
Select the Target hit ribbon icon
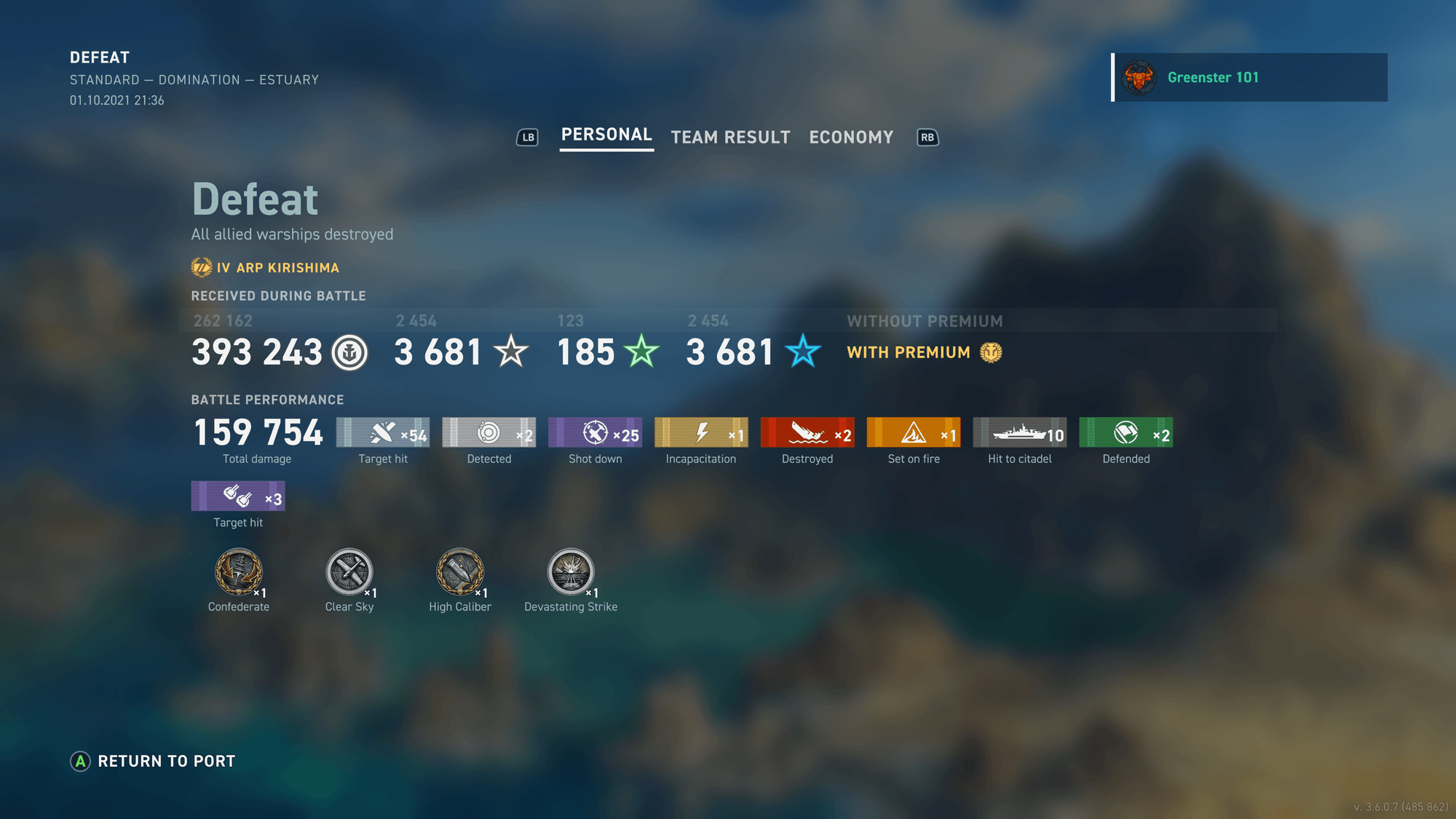(383, 432)
